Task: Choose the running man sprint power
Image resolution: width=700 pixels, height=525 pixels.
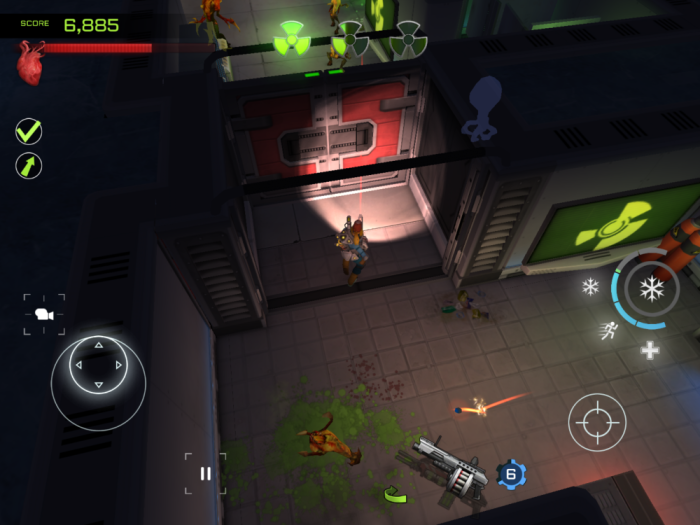Action: tap(608, 331)
